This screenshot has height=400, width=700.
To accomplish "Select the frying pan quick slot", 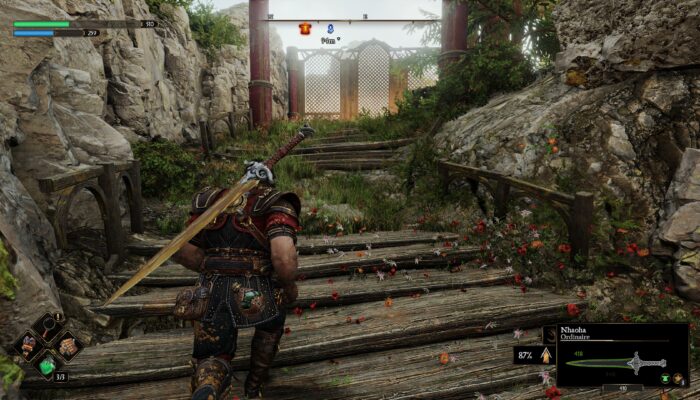I will coord(47,325).
